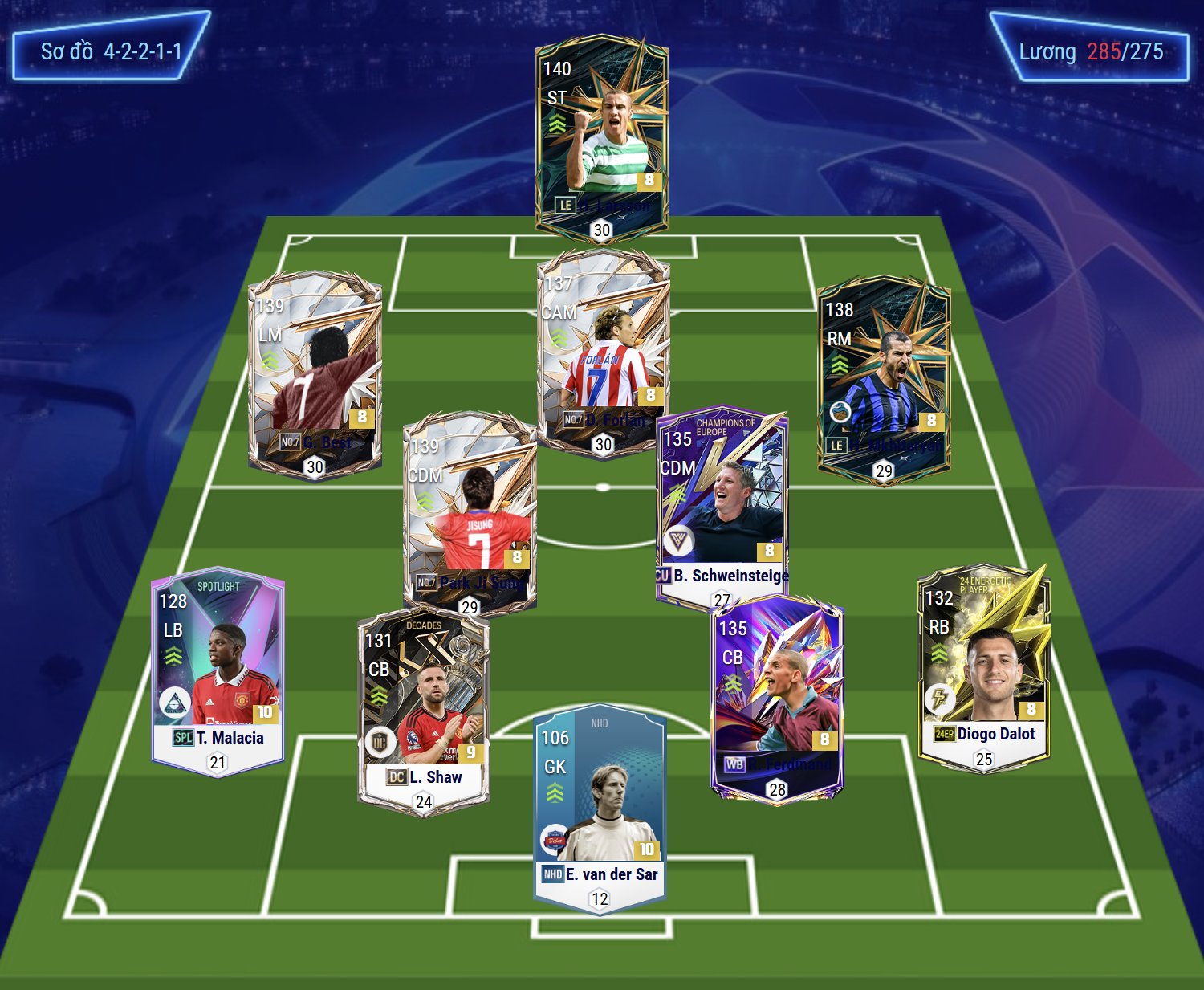Select the L. Shaw CB card

tap(423, 711)
